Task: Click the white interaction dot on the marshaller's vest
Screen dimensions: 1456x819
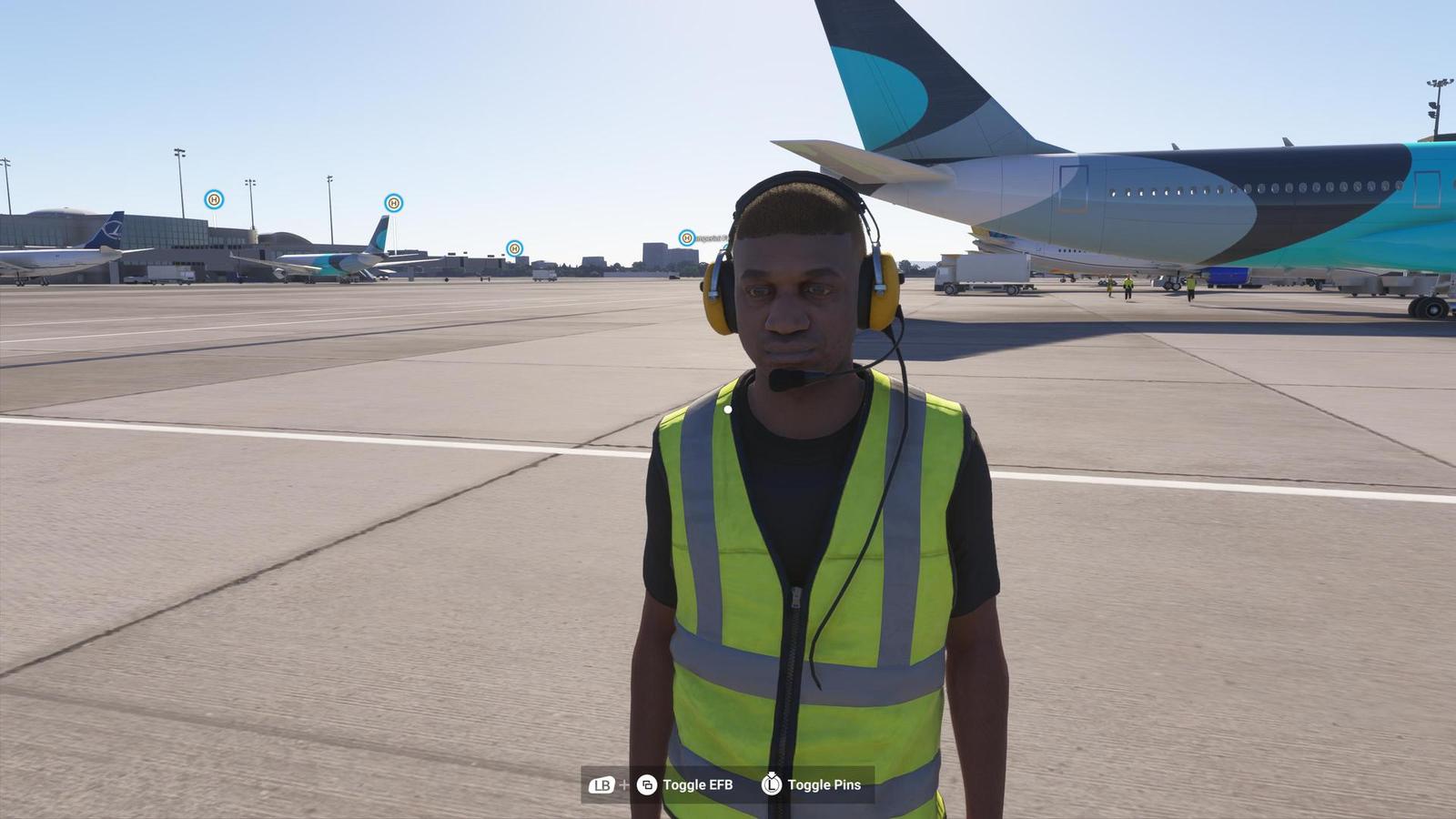Action: tap(728, 409)
